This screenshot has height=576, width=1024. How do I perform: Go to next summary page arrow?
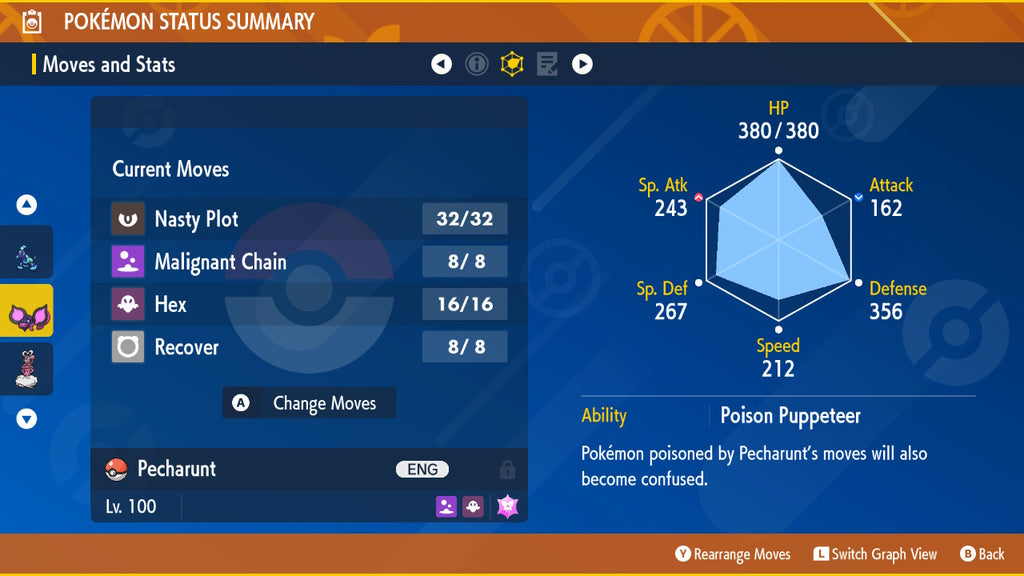582,65
